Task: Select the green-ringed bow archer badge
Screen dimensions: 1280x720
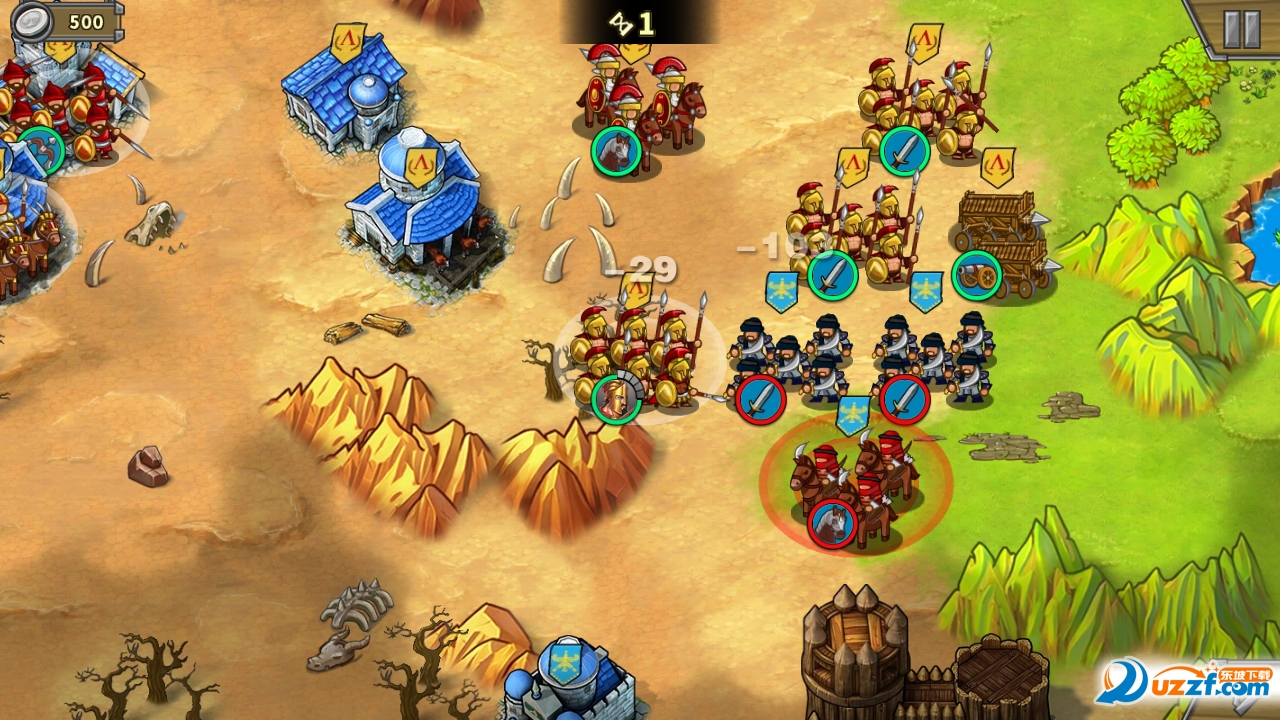Action: [x=41, y=150]
